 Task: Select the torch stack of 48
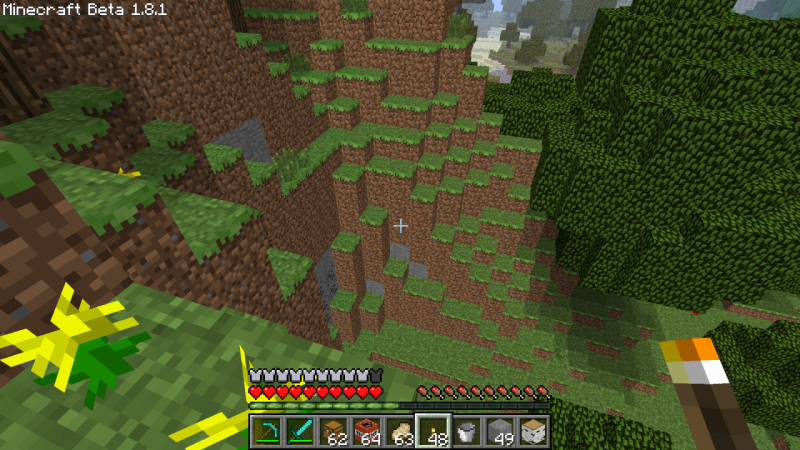pyautogui.click(x=433, y=432)
